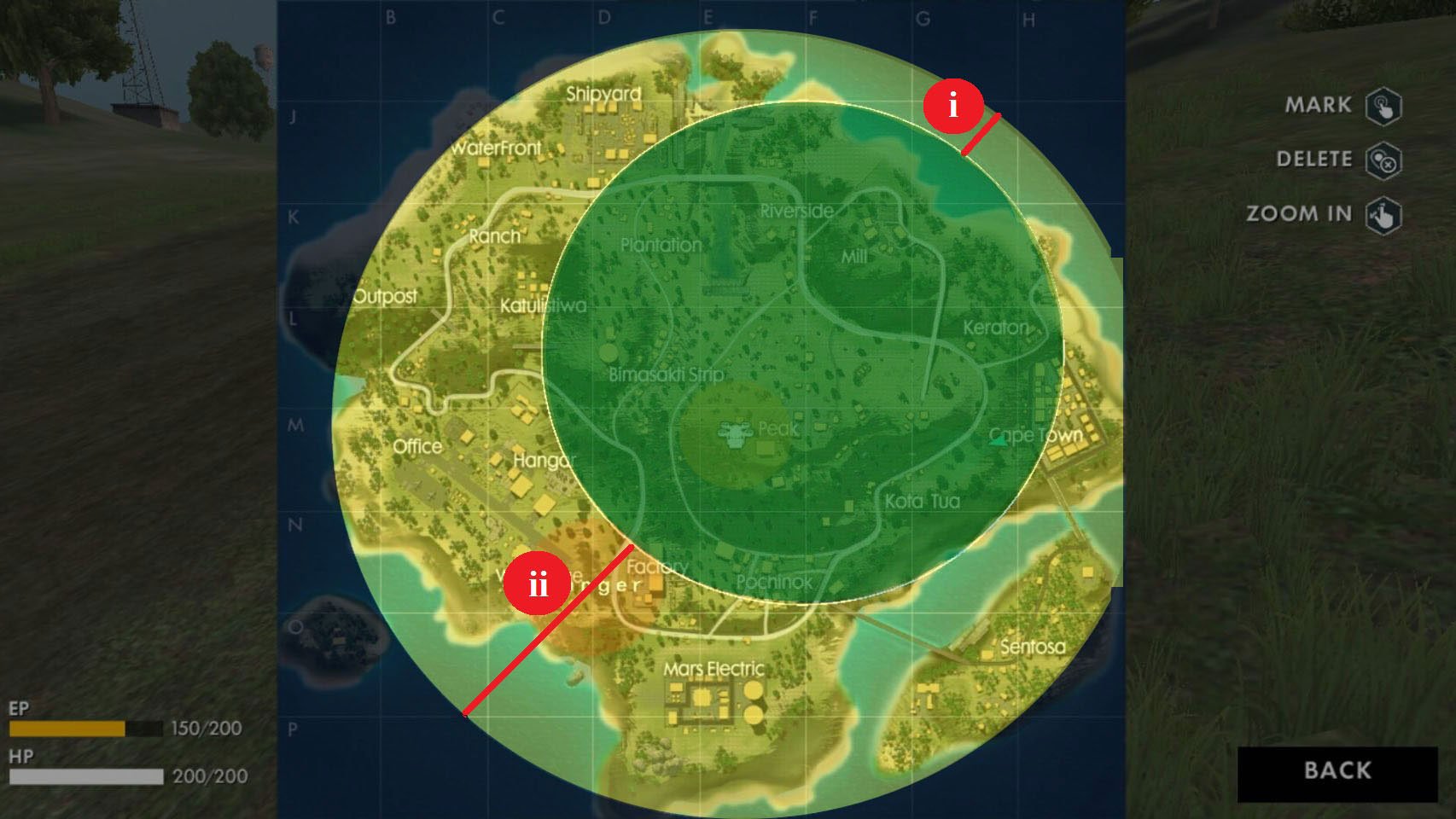Select the helicopter icon at Peak
Screen dimensions: 1456x819
click(x=736, y=431)
